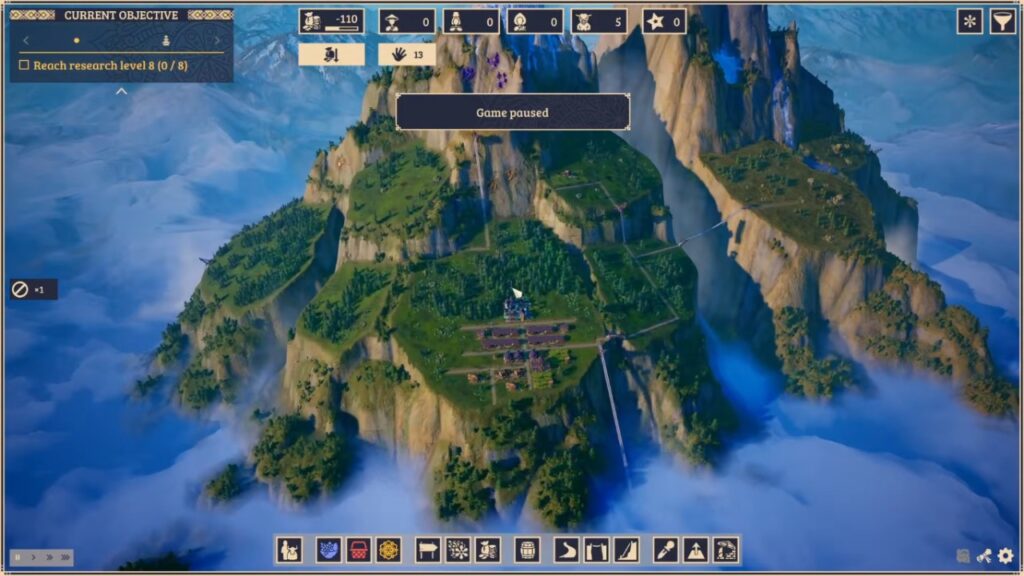Viewport: 1024px width, 576px height.
Task: Open the settings gear icon
Action: click(x=1005, y=556)
